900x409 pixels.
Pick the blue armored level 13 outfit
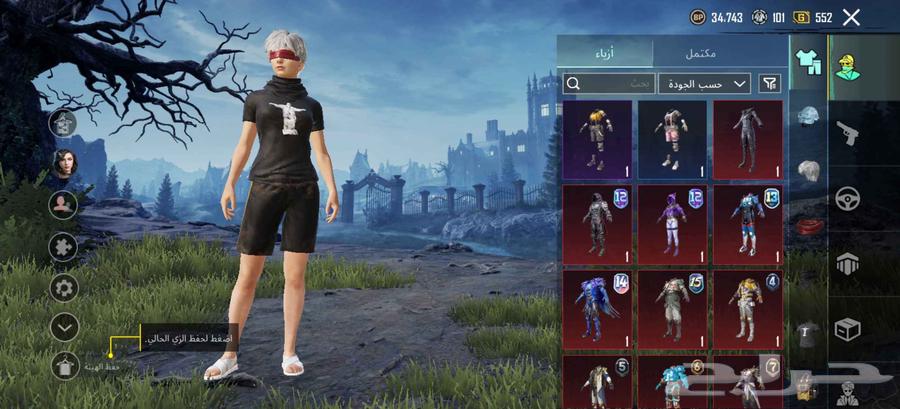[x=746, y=223]
